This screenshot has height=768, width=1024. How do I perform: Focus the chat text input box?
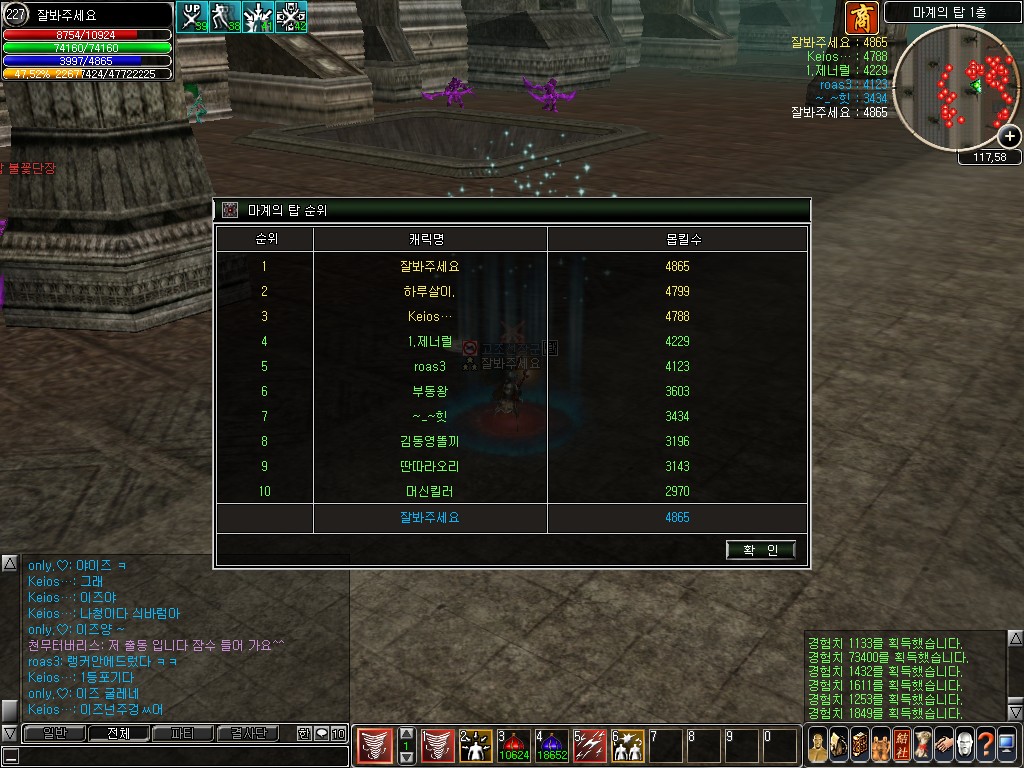point(180,756)
